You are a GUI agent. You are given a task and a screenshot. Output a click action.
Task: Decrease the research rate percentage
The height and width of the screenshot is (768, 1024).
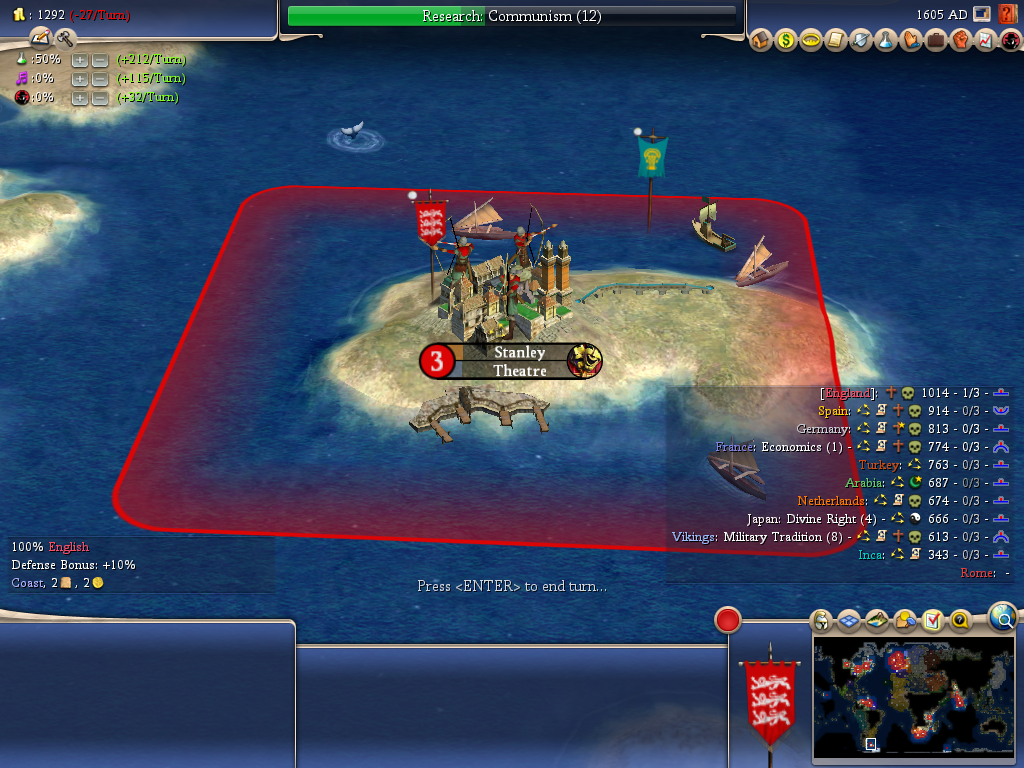click(x=100, y=60)
